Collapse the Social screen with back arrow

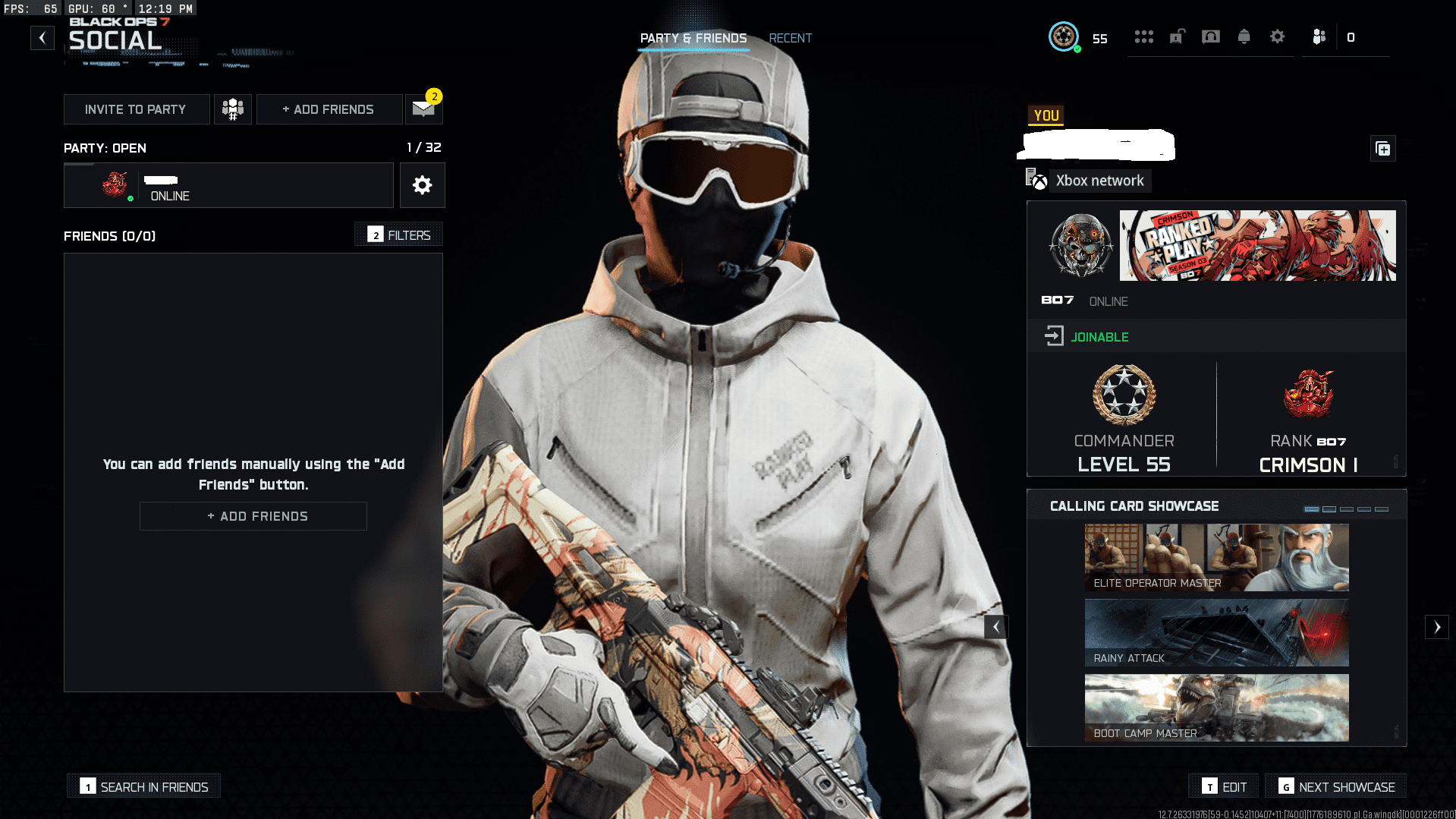pyautogui.click(x=42, y=37)
